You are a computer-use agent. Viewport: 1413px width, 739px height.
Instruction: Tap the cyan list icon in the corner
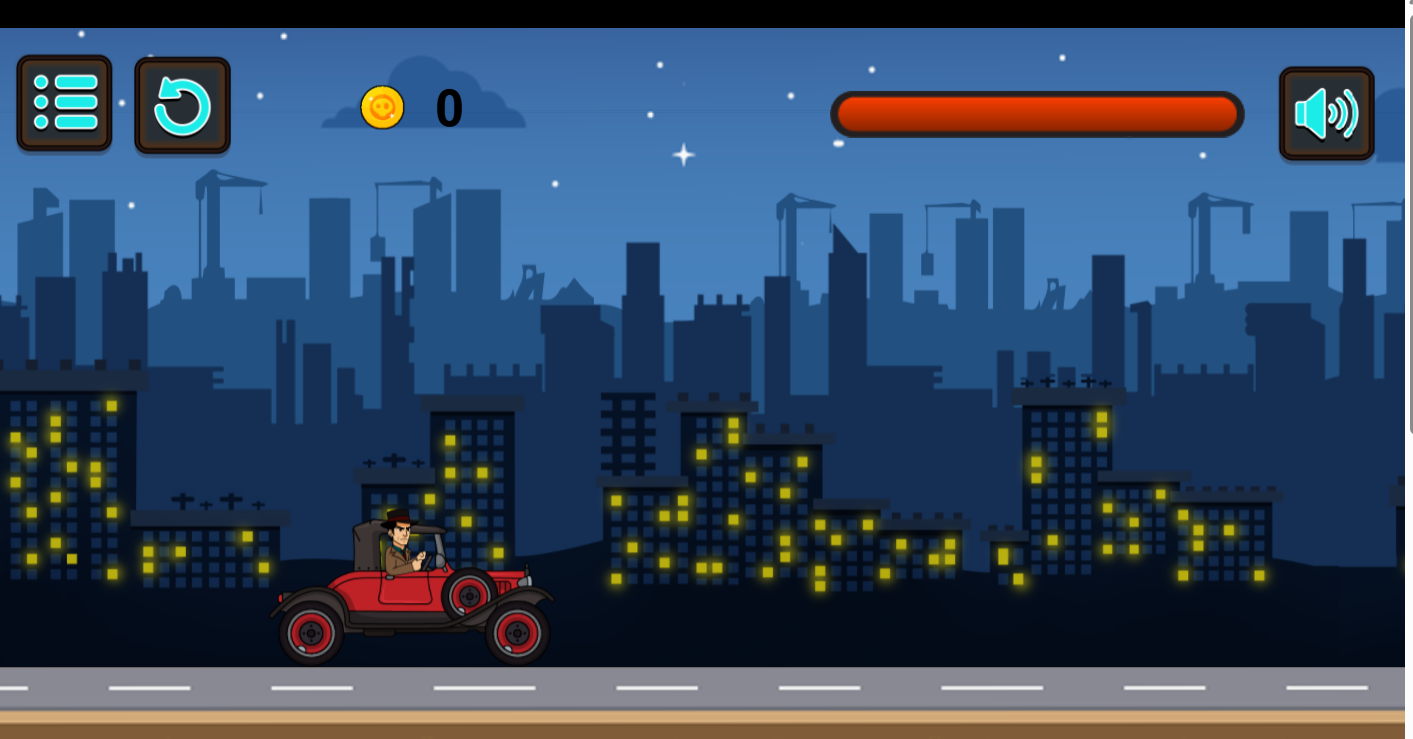tap(63, 104)
